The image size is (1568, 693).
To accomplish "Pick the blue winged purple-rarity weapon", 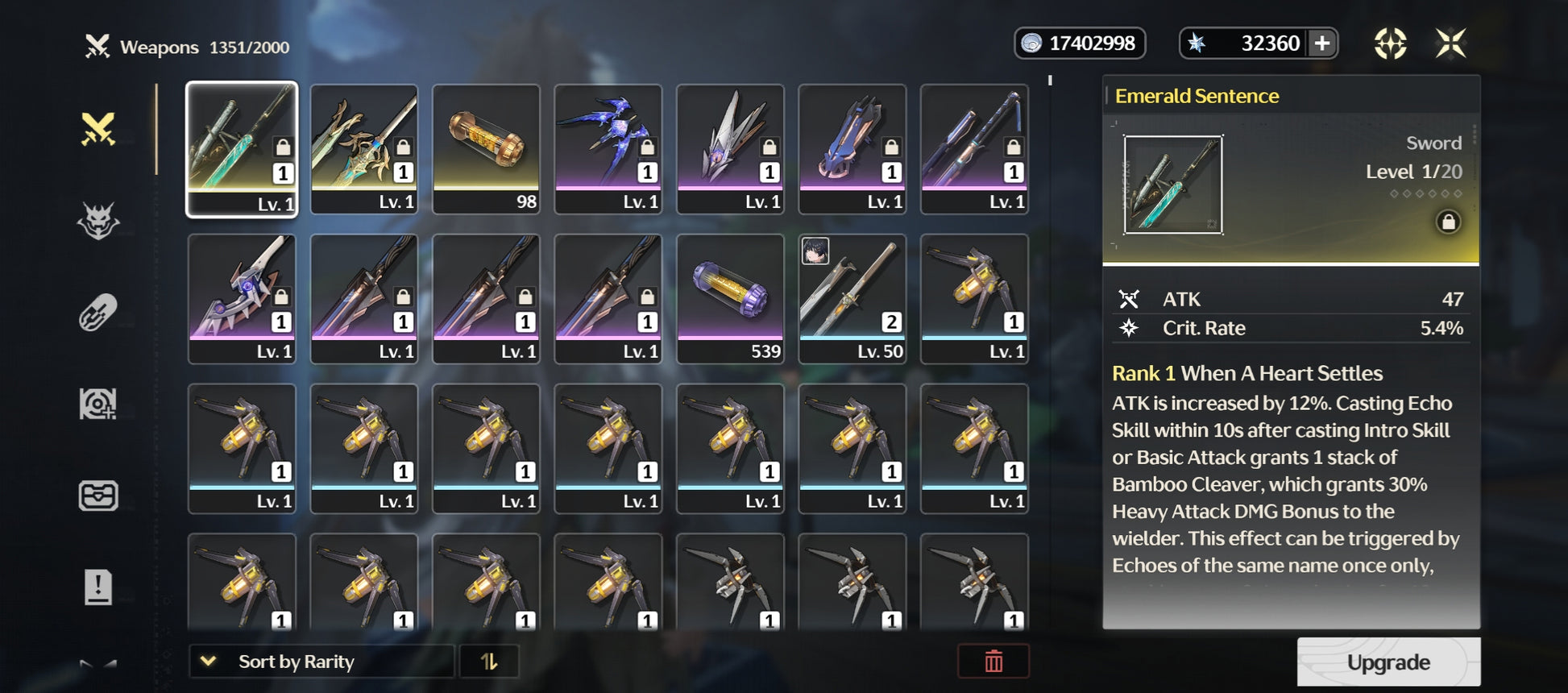I will click(x=608, y=149).
